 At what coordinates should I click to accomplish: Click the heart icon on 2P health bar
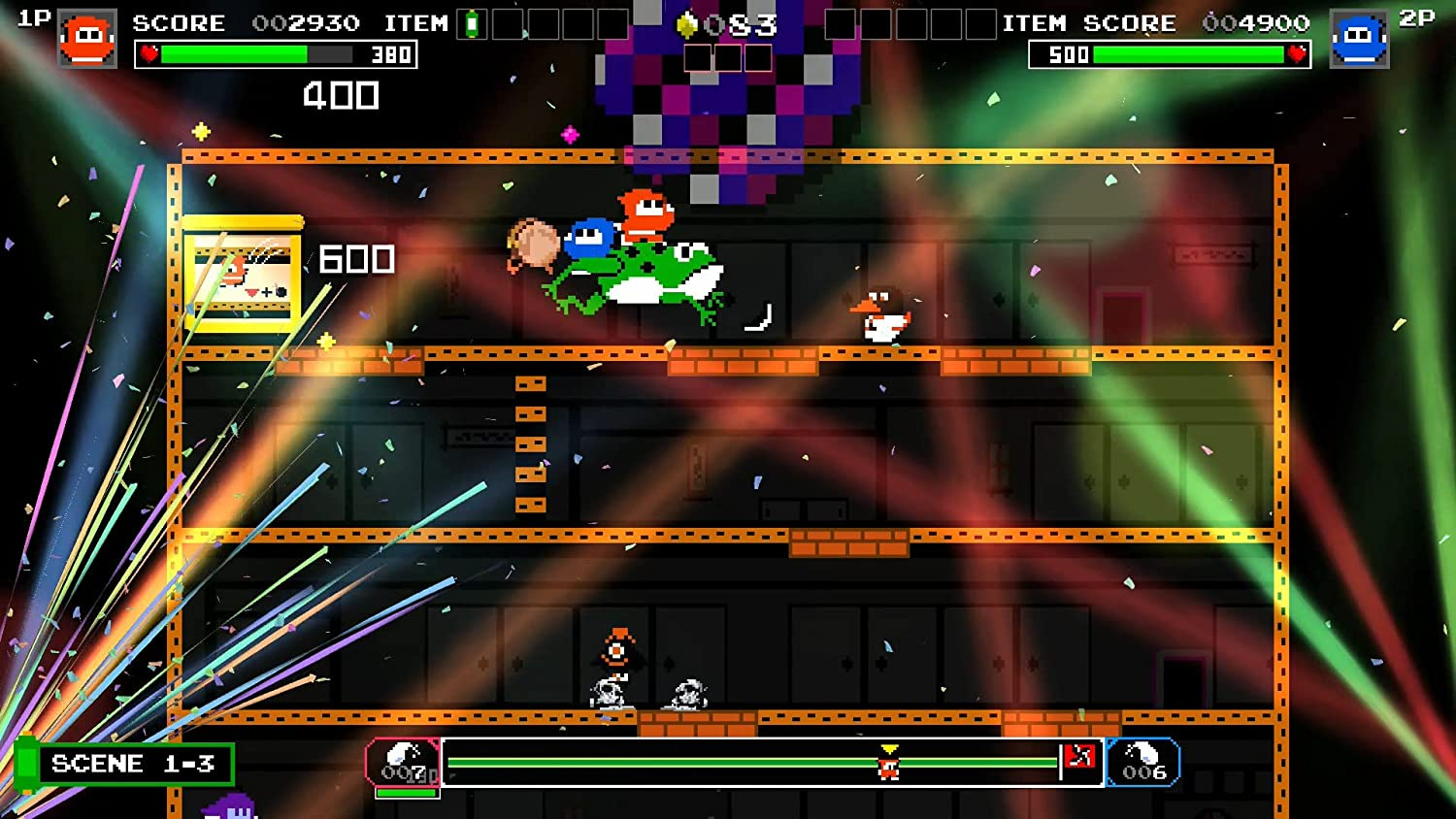pos(1299,55)
